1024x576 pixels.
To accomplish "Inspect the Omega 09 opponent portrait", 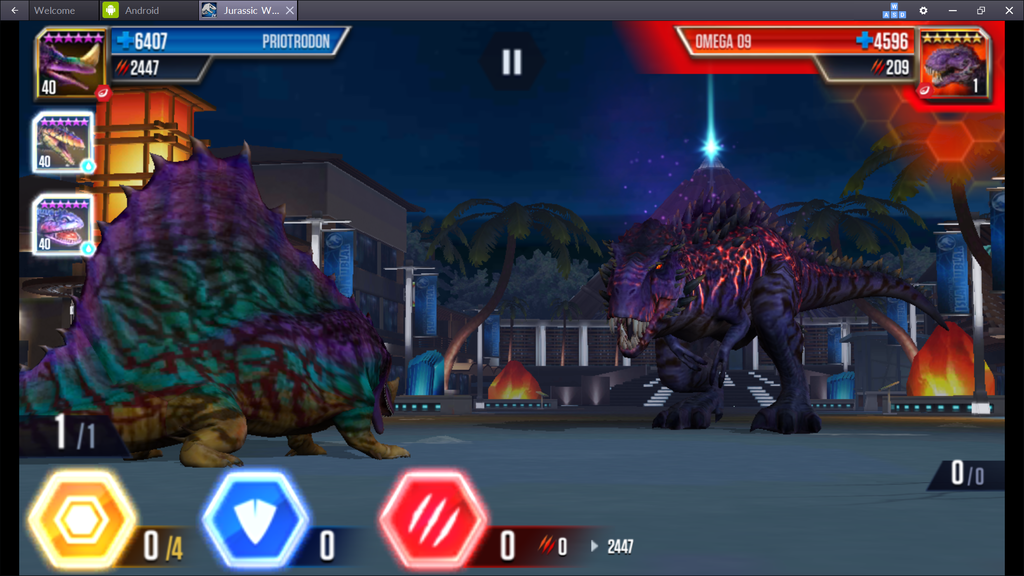I will point(953,64).
